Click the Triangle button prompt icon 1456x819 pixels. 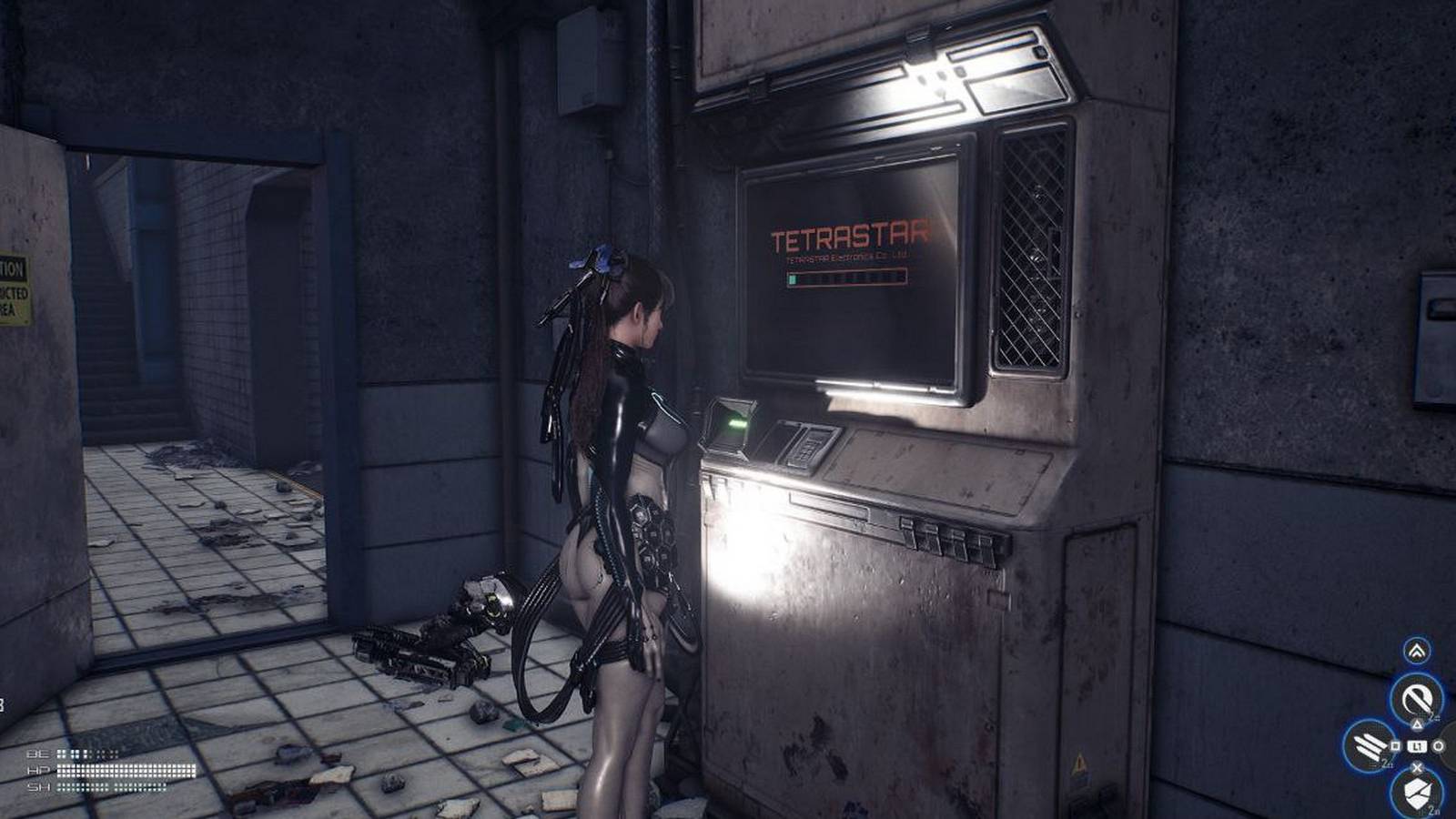pos(1418,724)
